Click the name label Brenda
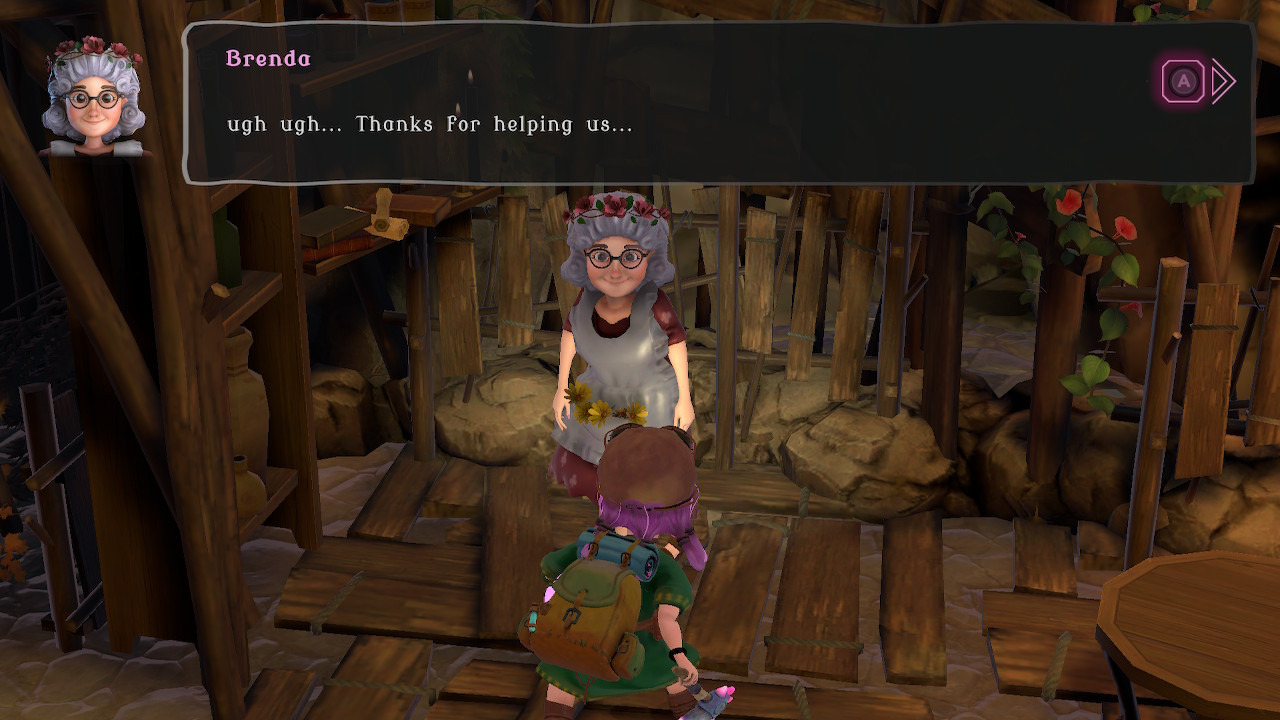Screen dimensions: 1280x720 coord(266,59)
